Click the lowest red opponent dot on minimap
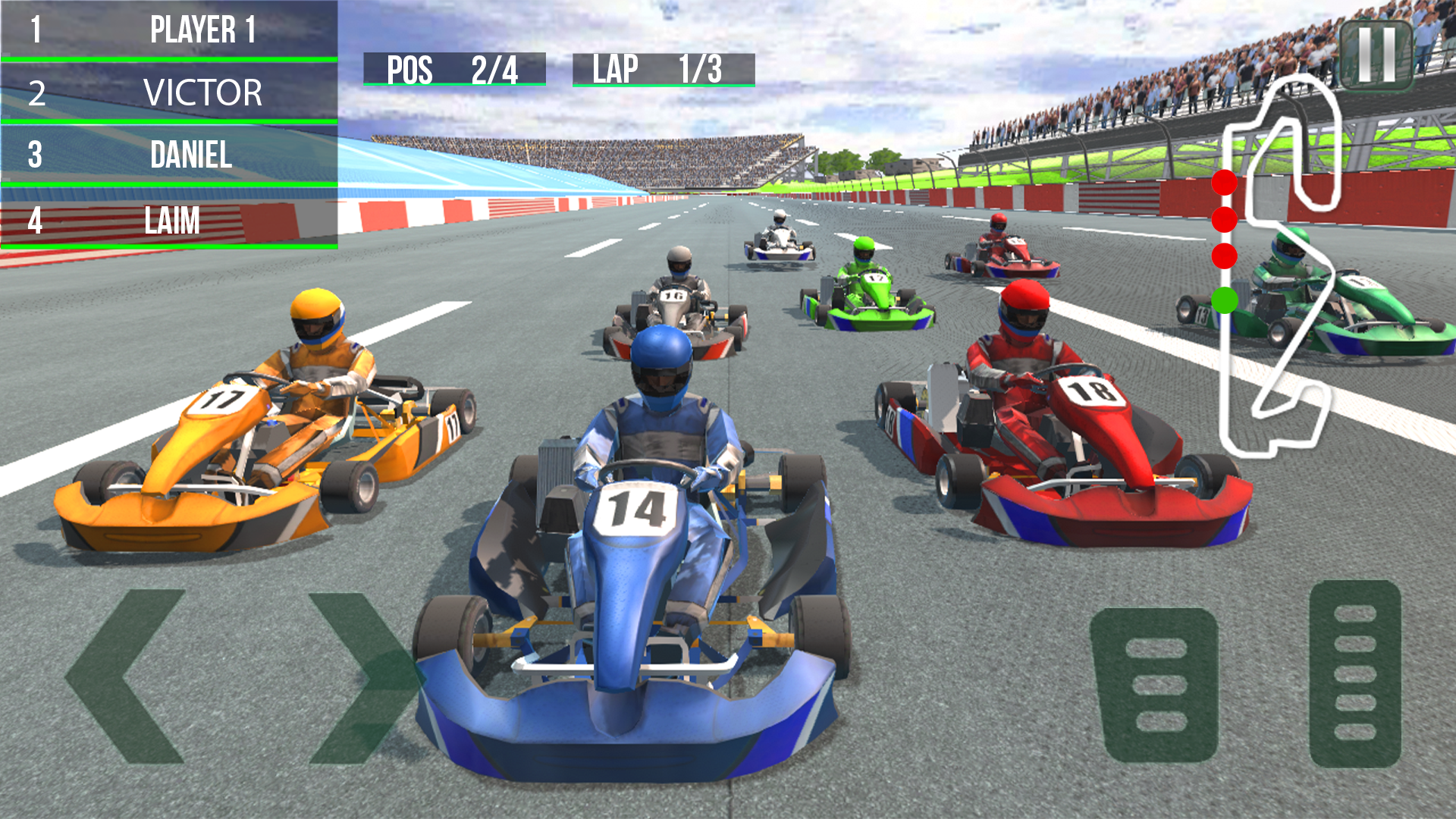Image resolution: width=1456 pixels, height=819 pixels. tap(1222, 258)
